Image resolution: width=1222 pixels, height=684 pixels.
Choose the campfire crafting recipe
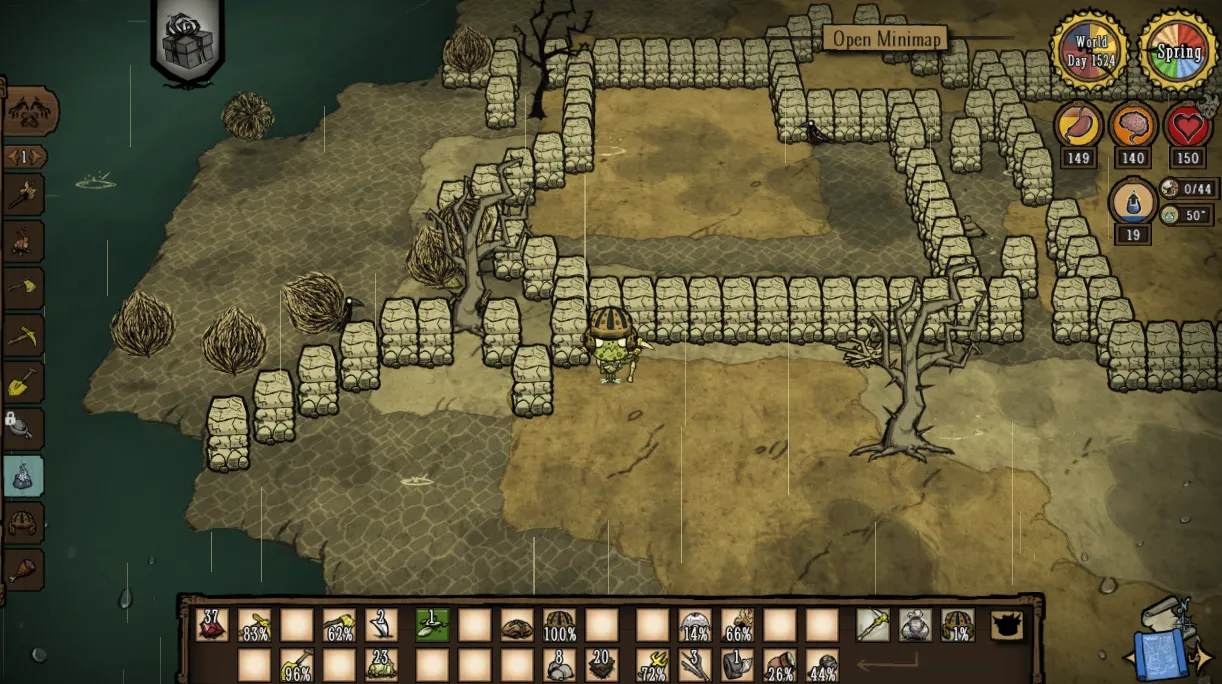[24, 241]
